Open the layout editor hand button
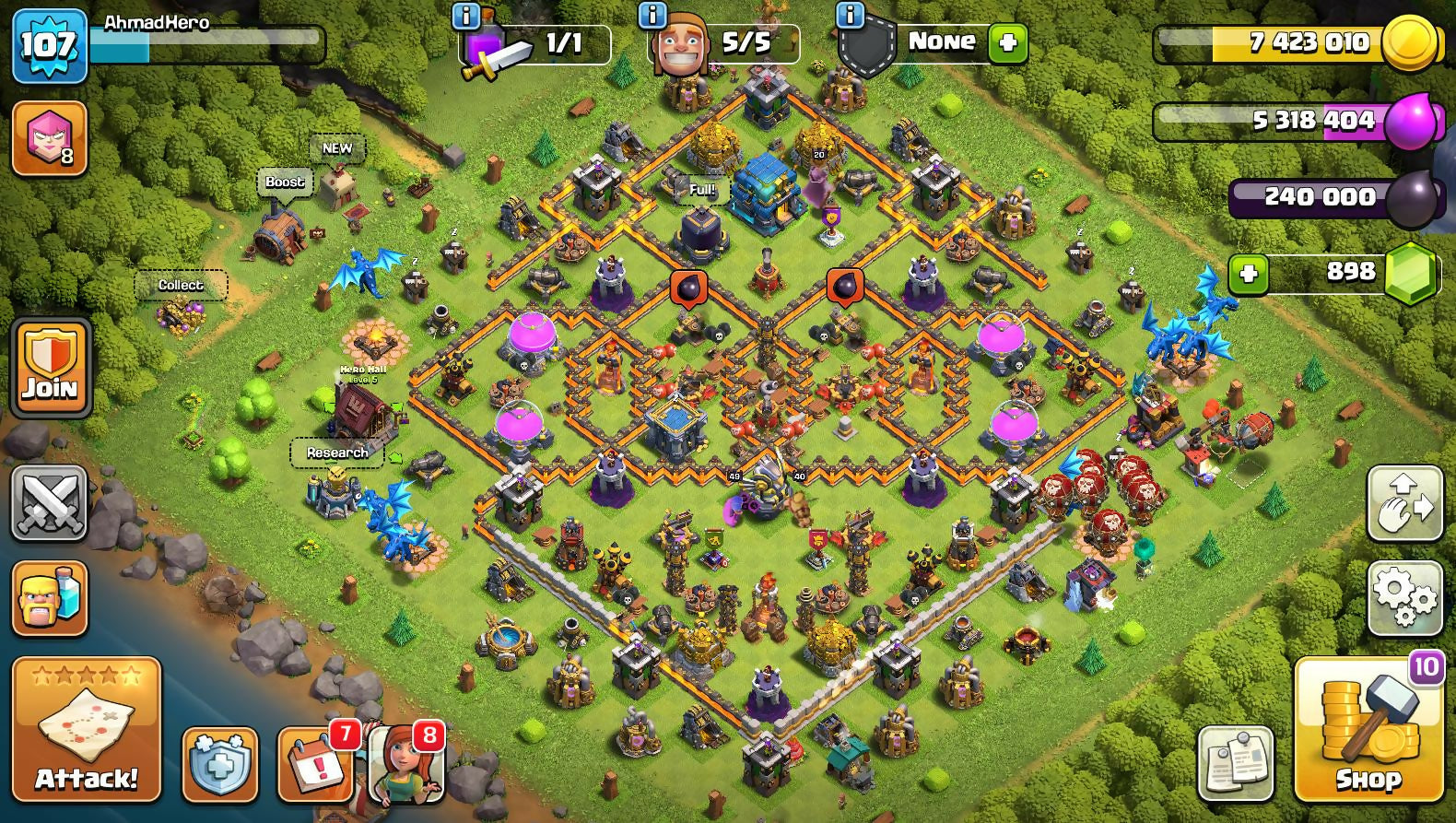 pos(1404,503)
